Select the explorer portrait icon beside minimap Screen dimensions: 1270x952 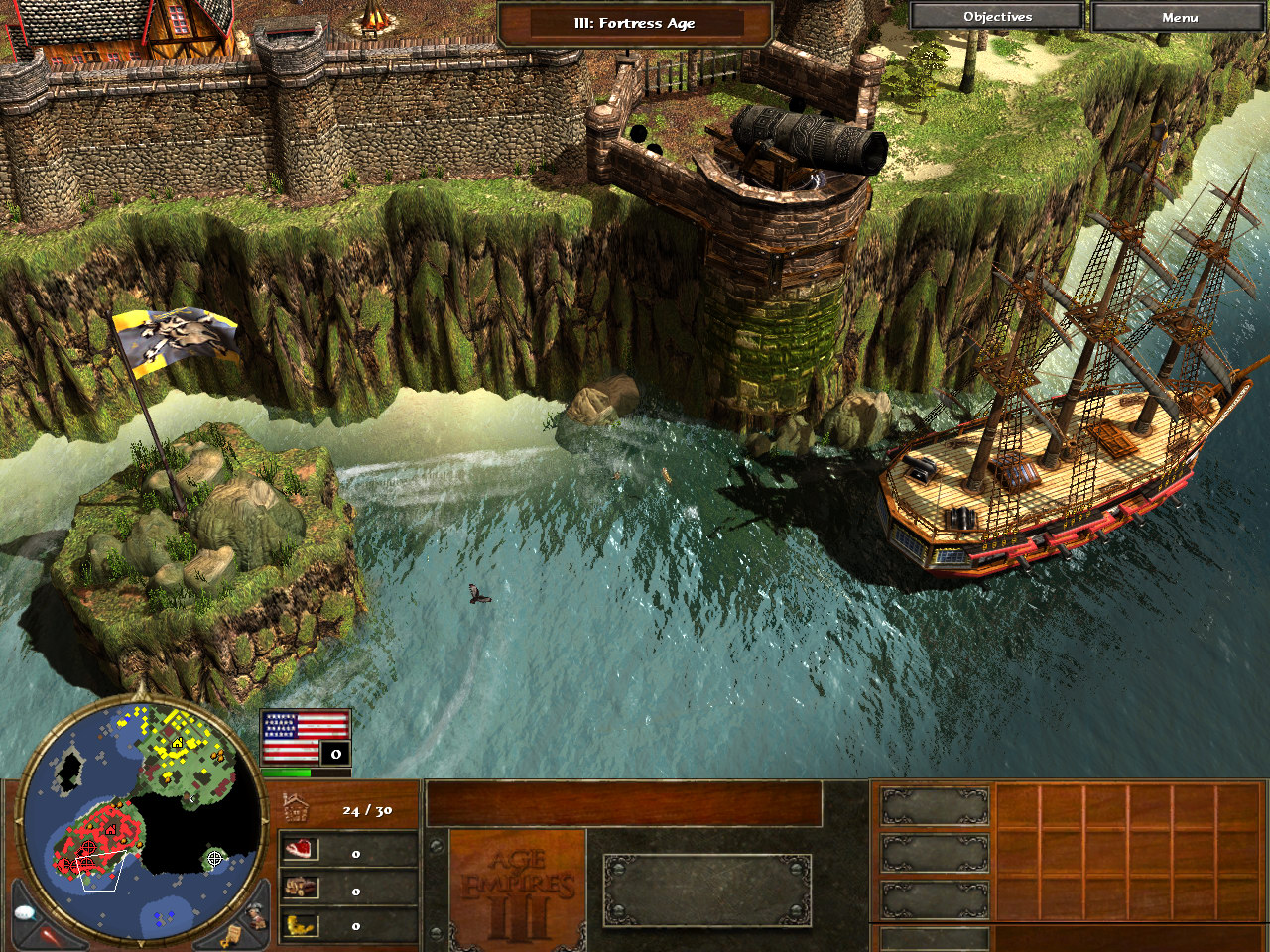256,914
